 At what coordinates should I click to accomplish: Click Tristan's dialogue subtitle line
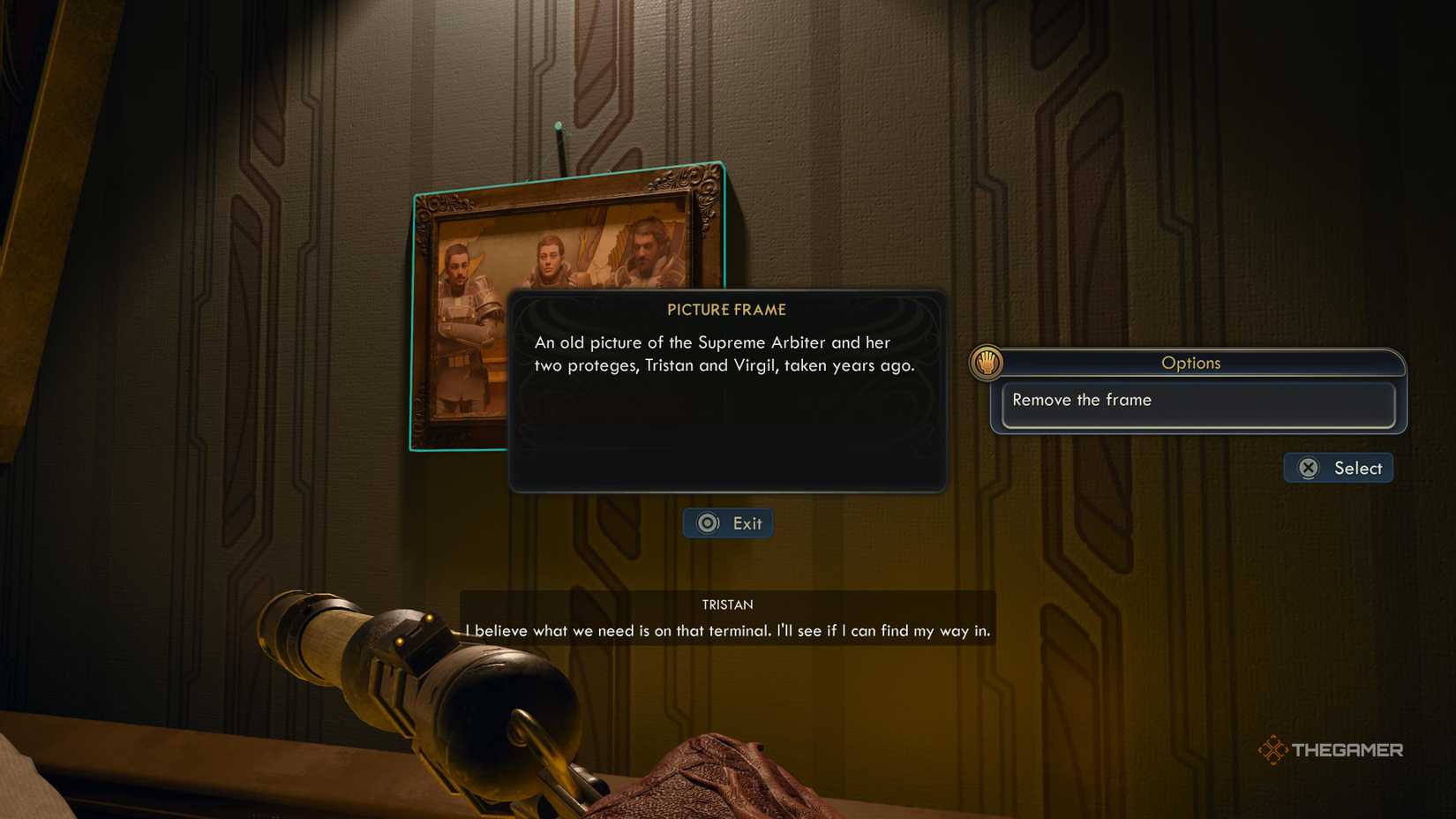pyautogui.click(x=727, y=630)
